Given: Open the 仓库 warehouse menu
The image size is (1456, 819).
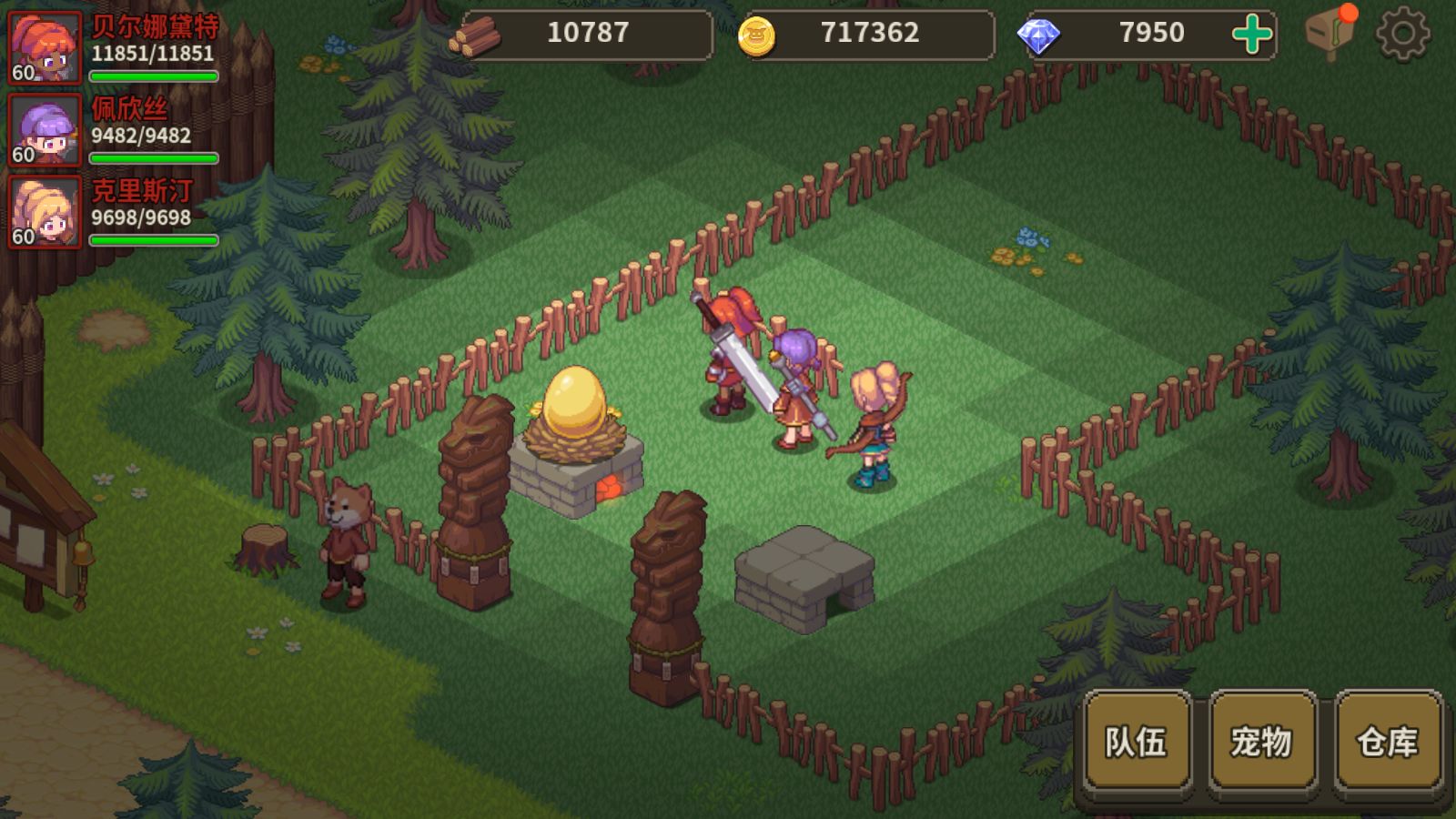Looking at the screenshot, I should pos(1387,742).
